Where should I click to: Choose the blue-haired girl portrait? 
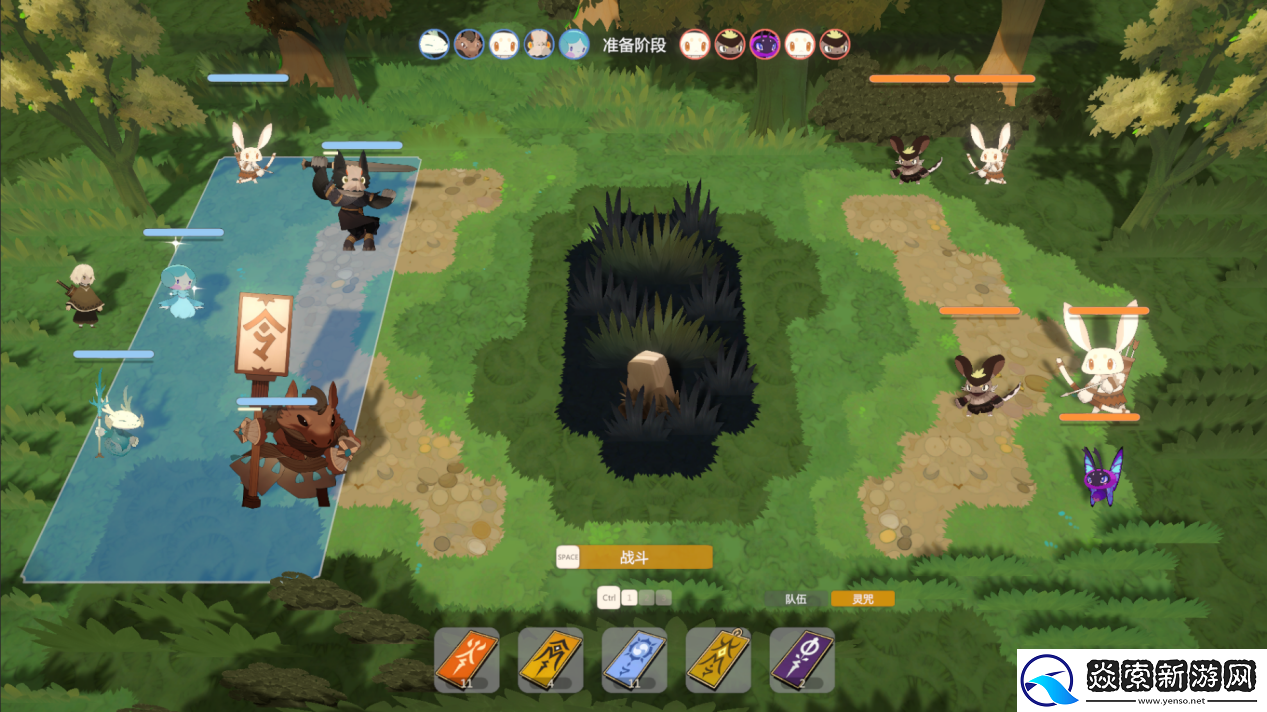click(574, 44)
